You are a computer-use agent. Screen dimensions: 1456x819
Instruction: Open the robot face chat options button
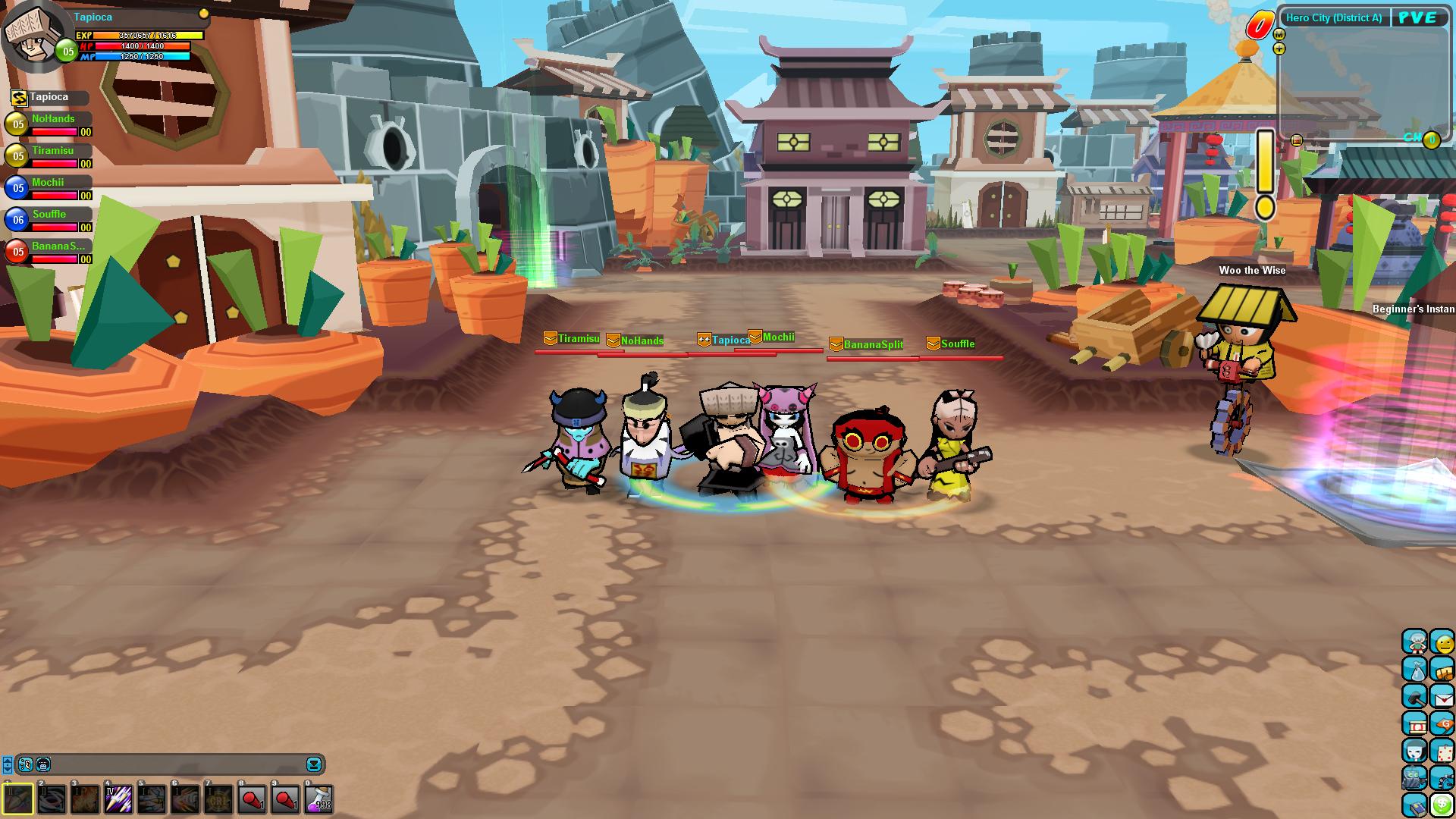coord(43,764)
